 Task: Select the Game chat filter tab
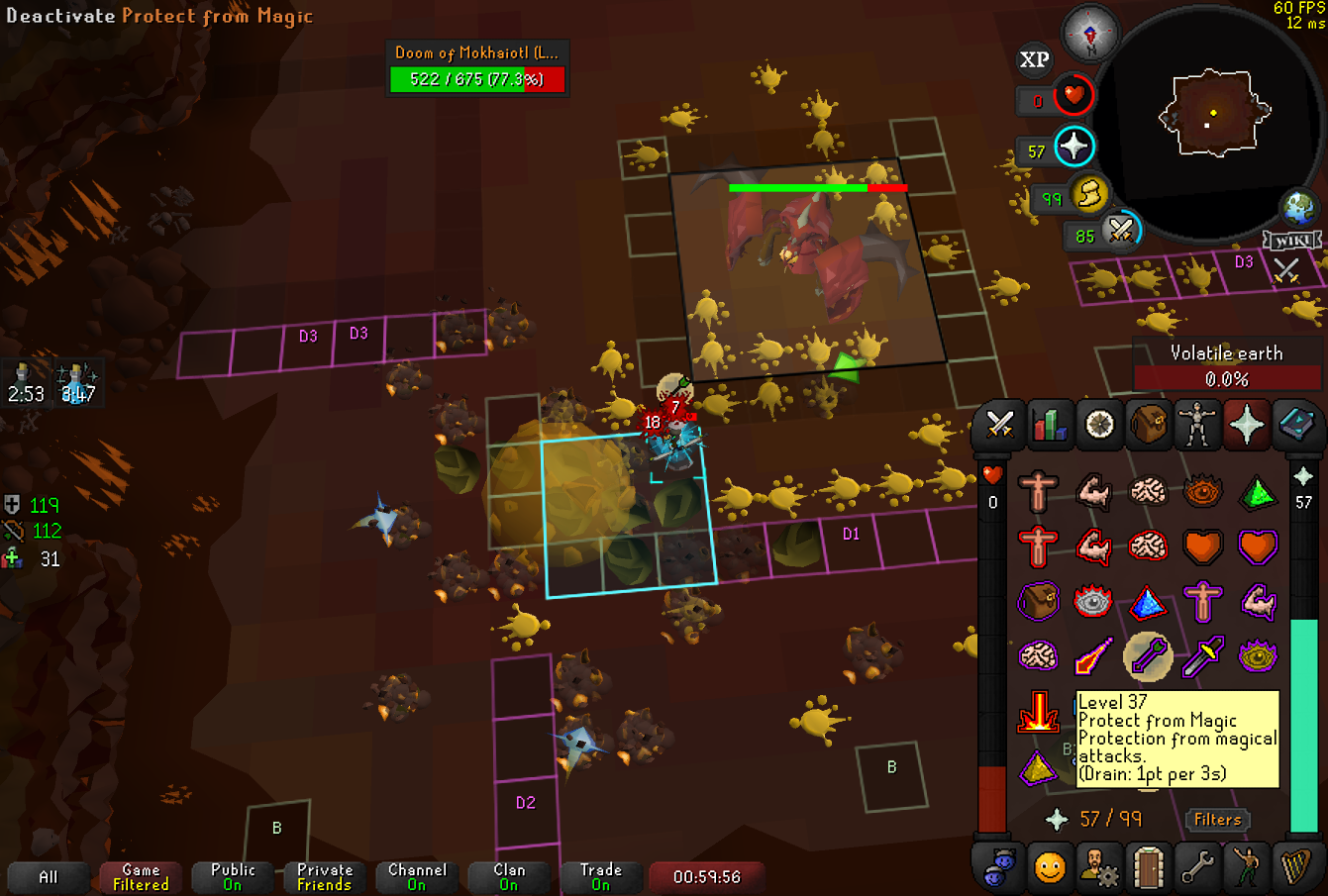tap(141, 877)
